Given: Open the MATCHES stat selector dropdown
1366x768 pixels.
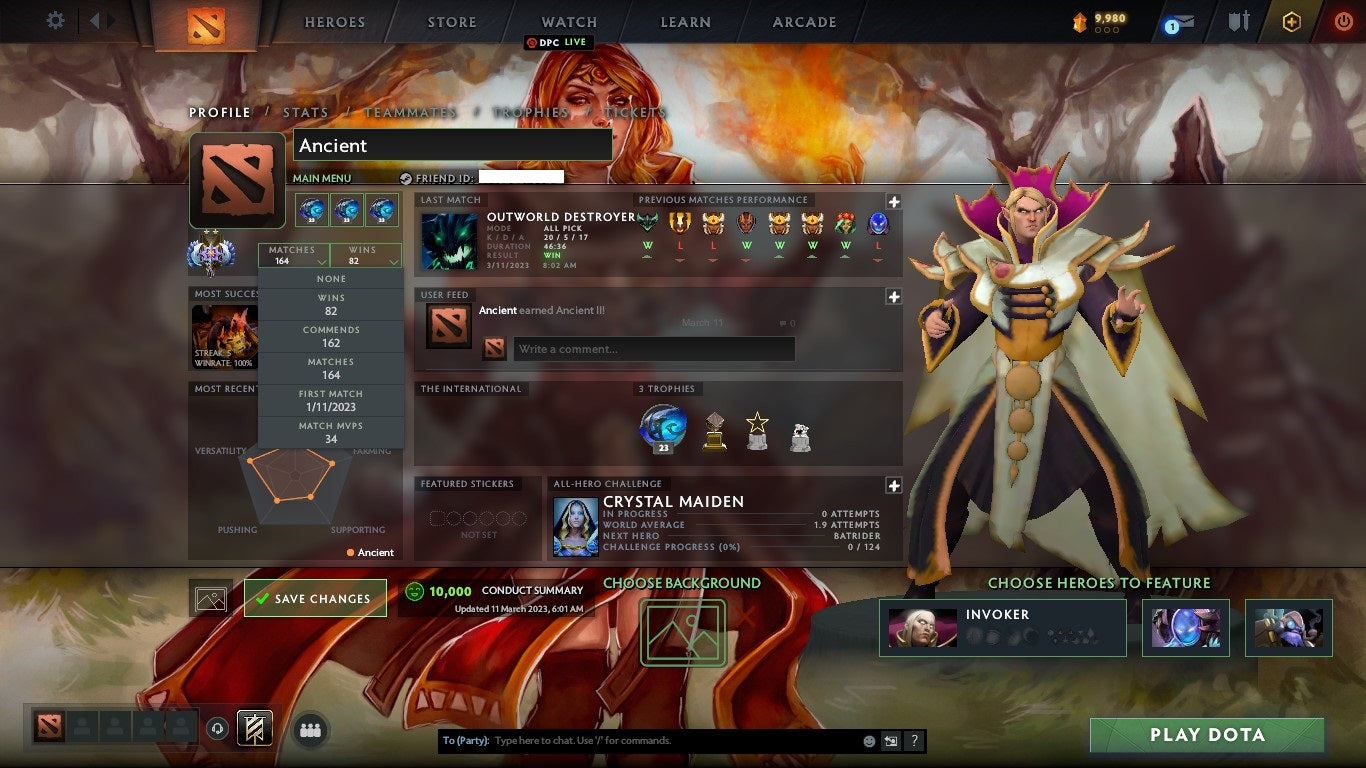Looking at the screenshot, I should click(x=293, y=255).
